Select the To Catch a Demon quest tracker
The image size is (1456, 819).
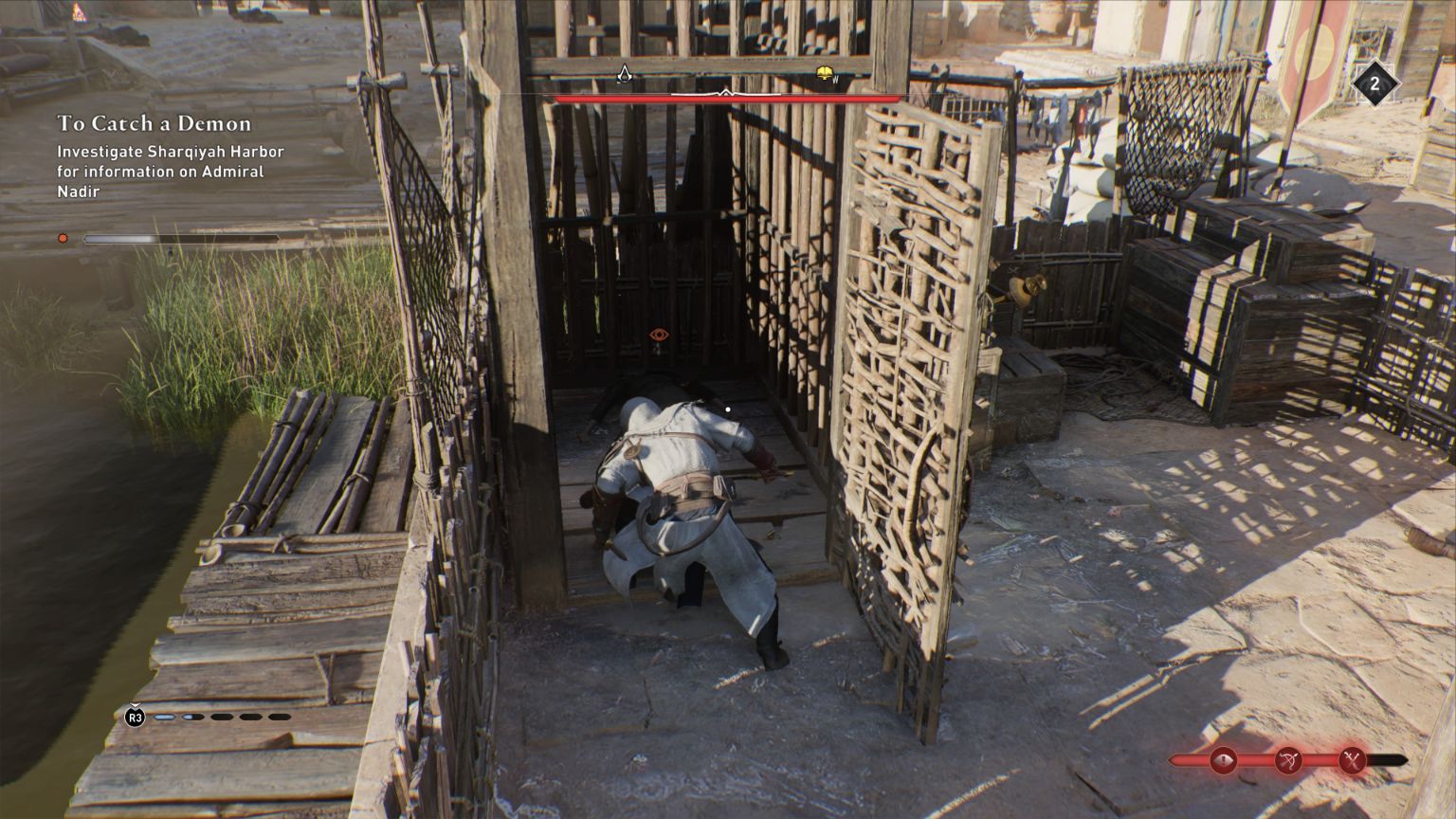click(x=155, y=123)
